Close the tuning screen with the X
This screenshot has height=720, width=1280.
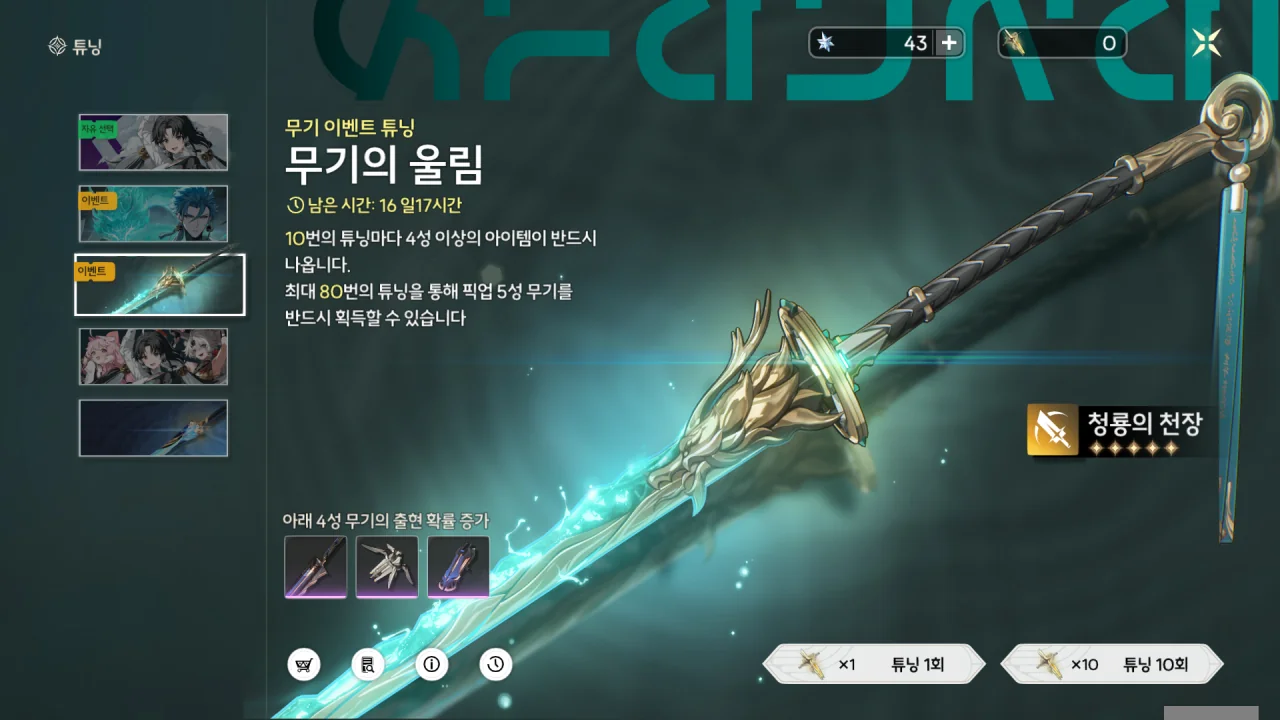[x=1206, y=42]
